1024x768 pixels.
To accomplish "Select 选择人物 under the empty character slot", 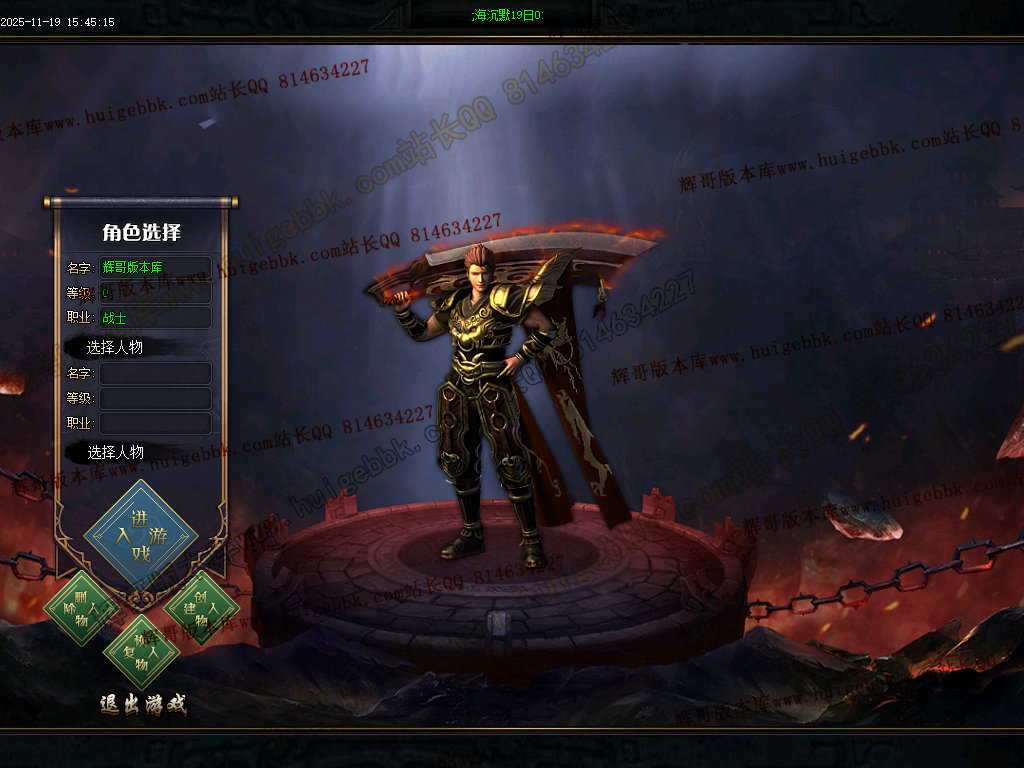I will coord(115,452).
